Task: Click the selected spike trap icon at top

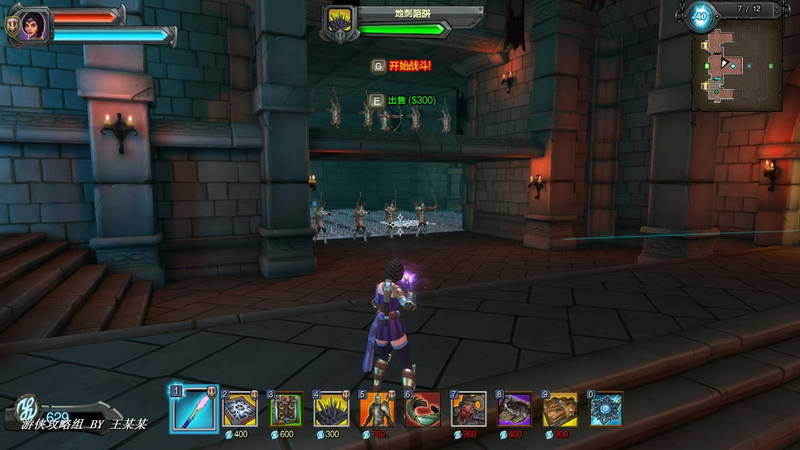Action: pos(341,22)
